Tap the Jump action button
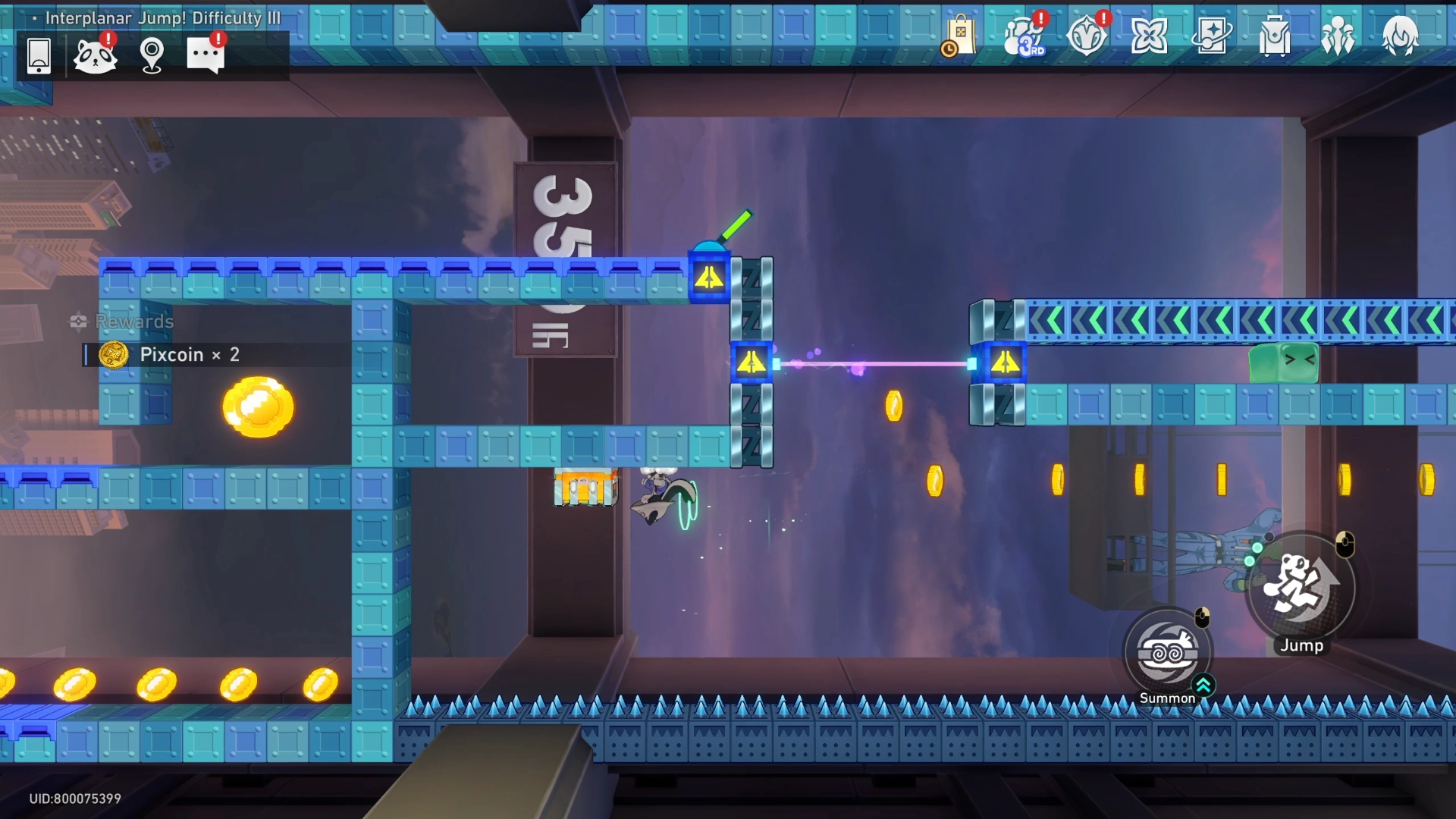 (1301, 588)
